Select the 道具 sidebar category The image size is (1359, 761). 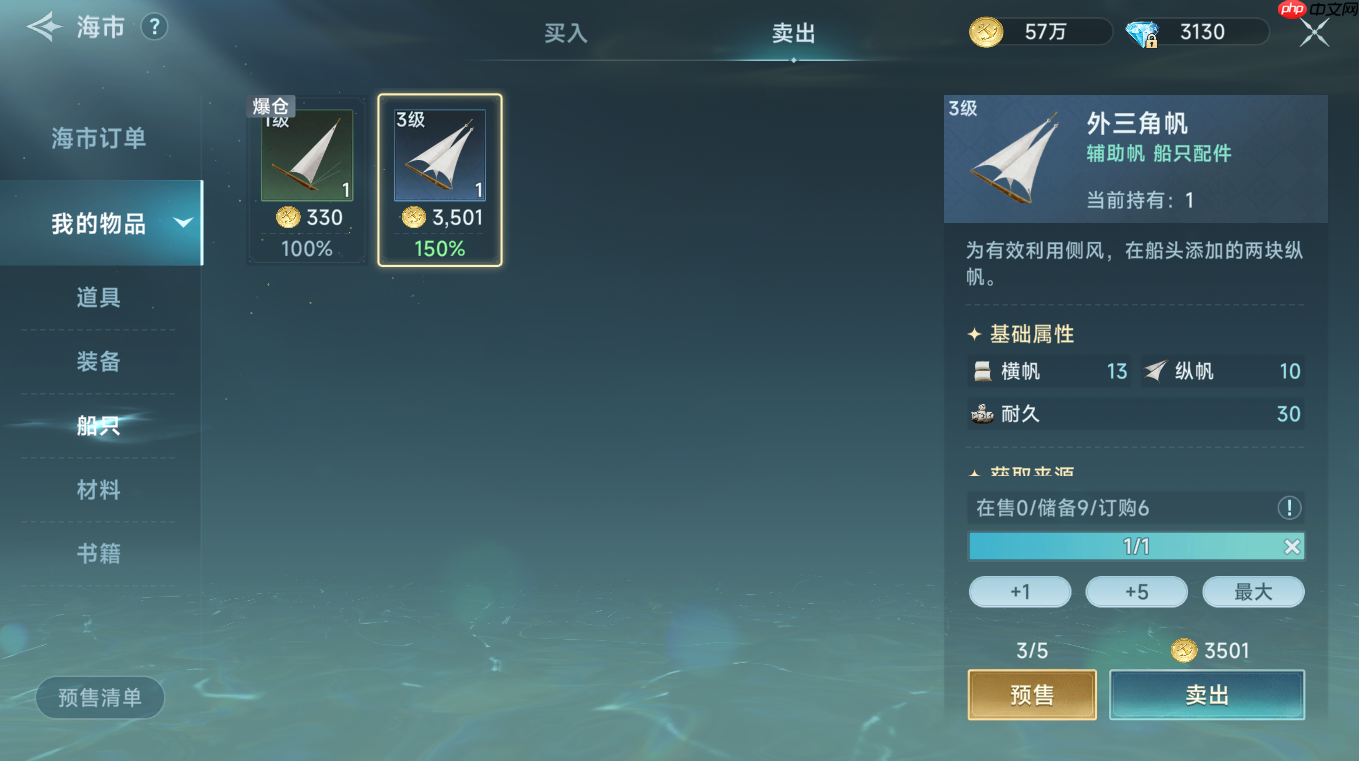click(99, 299)
